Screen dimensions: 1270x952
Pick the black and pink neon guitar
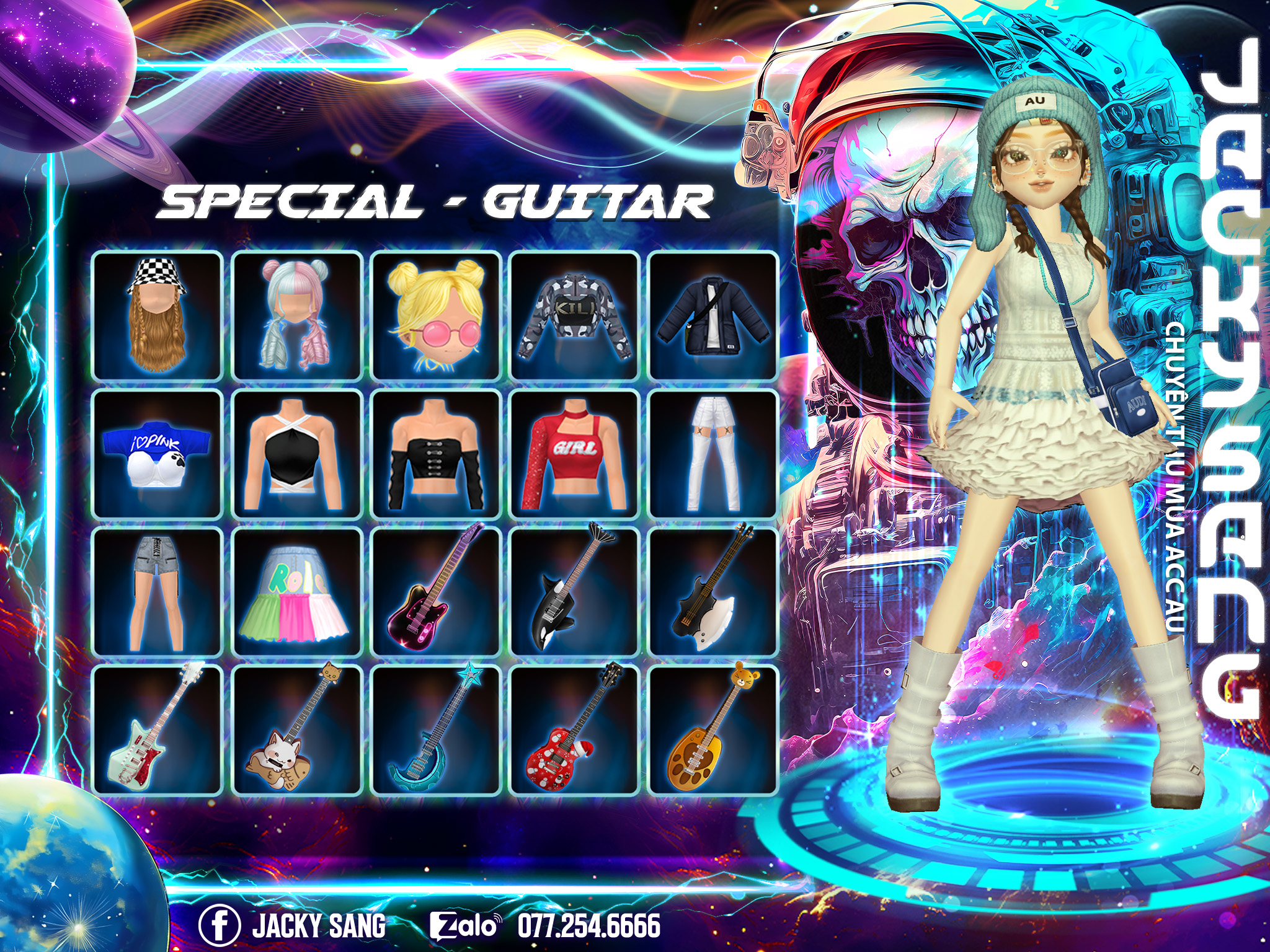click(435, 592)
